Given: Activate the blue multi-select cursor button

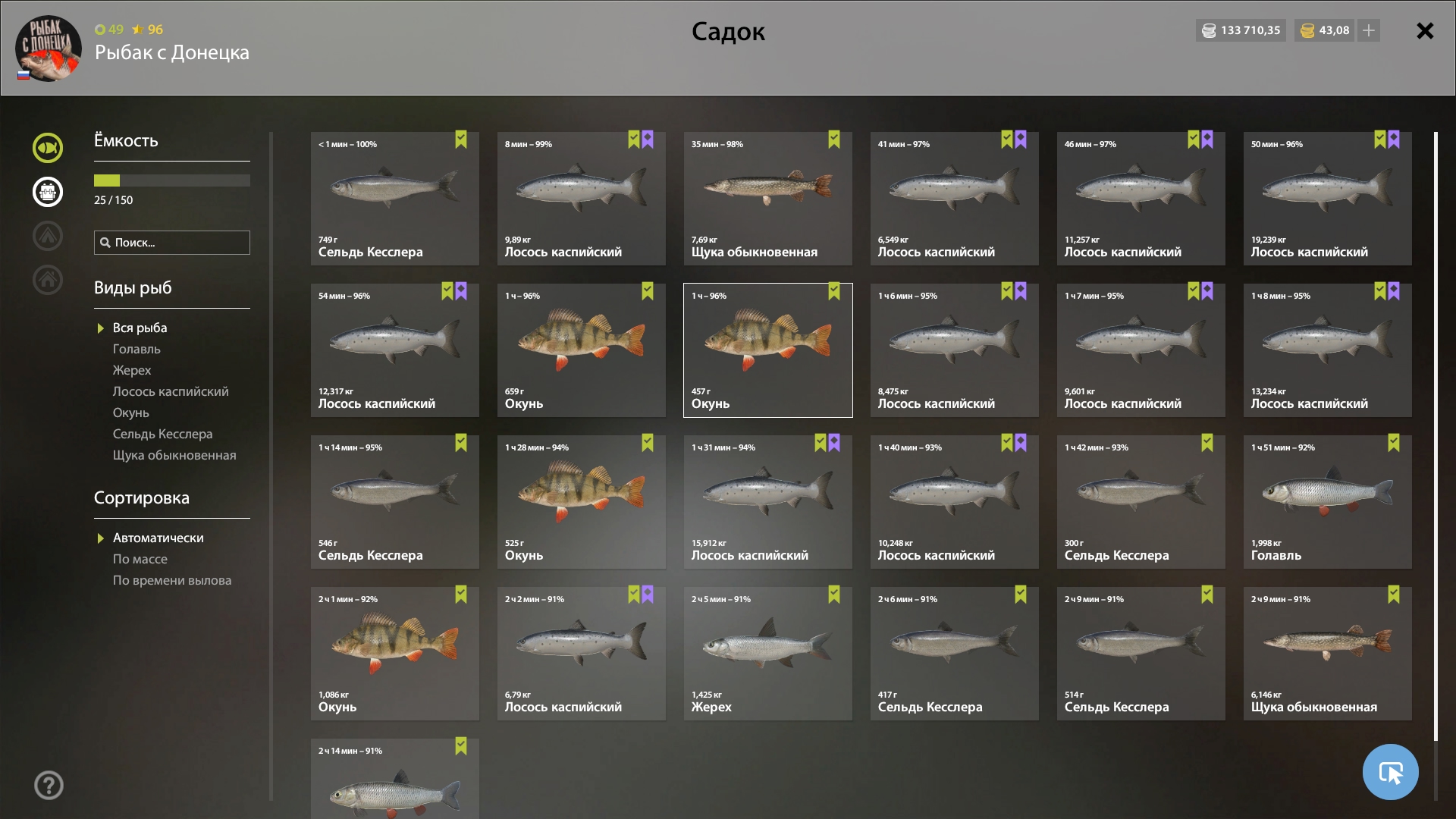Looking at the screenshot, I should pyautogui.click(x=1390, y=772).
